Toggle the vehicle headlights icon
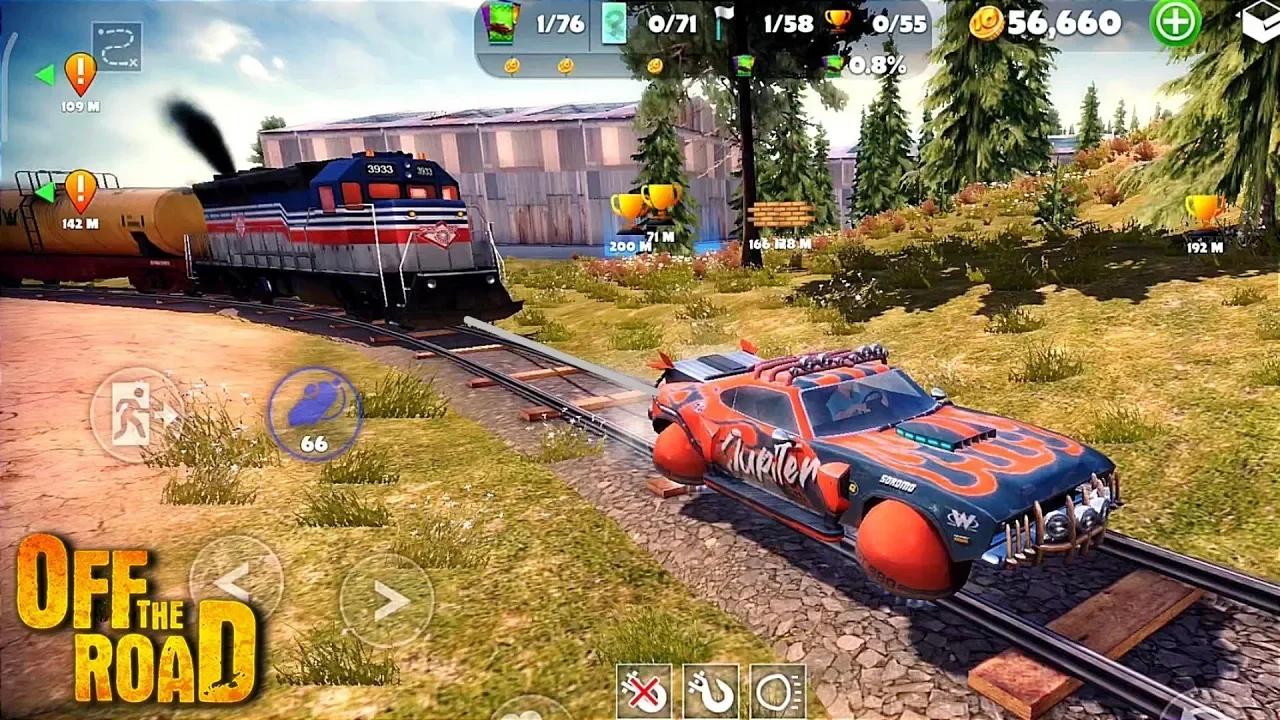Screen dimensions: 1280x720 (x=778, y=691)
